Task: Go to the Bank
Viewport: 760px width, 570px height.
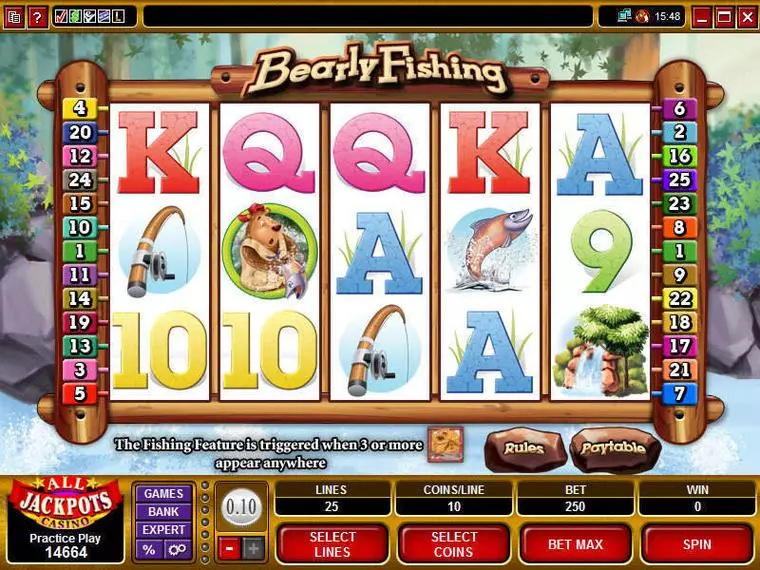Action: (x=163, y=512)
